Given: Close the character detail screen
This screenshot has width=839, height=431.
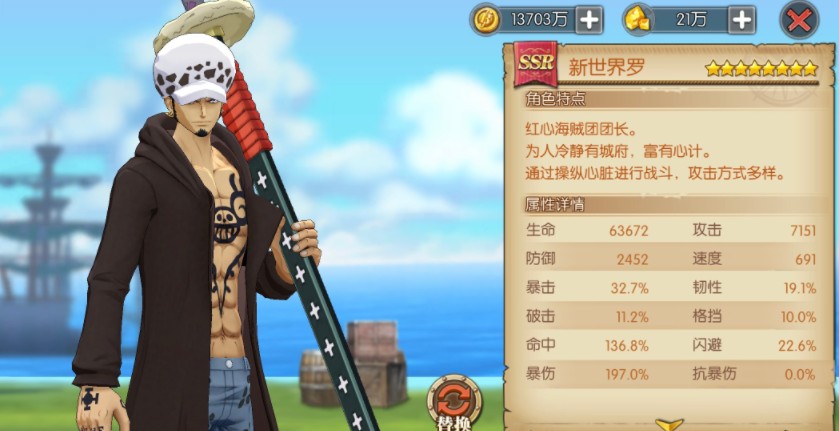Looking at the screenshot, I should click(x=798, y=19).
